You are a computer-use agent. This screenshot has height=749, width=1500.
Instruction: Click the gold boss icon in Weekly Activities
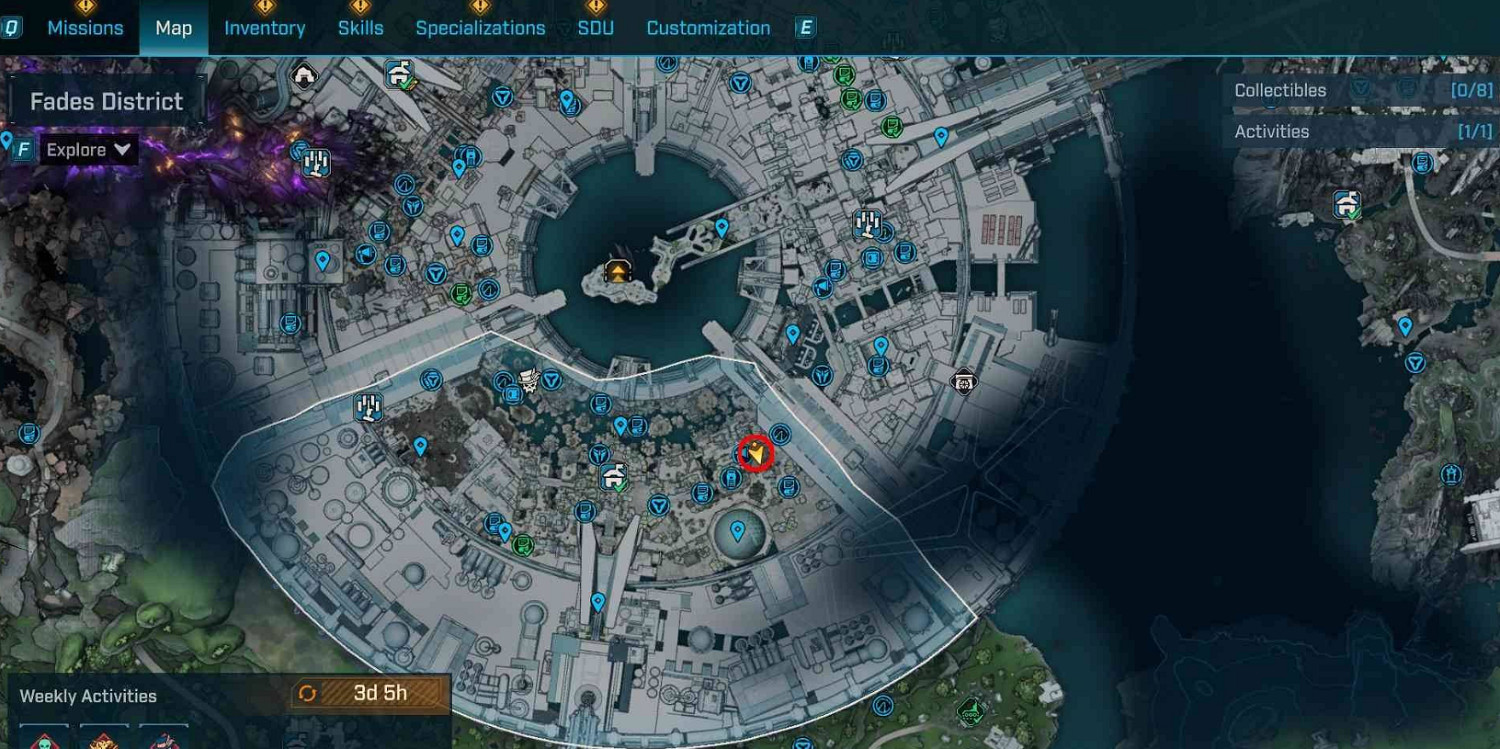tap(102, 740)
